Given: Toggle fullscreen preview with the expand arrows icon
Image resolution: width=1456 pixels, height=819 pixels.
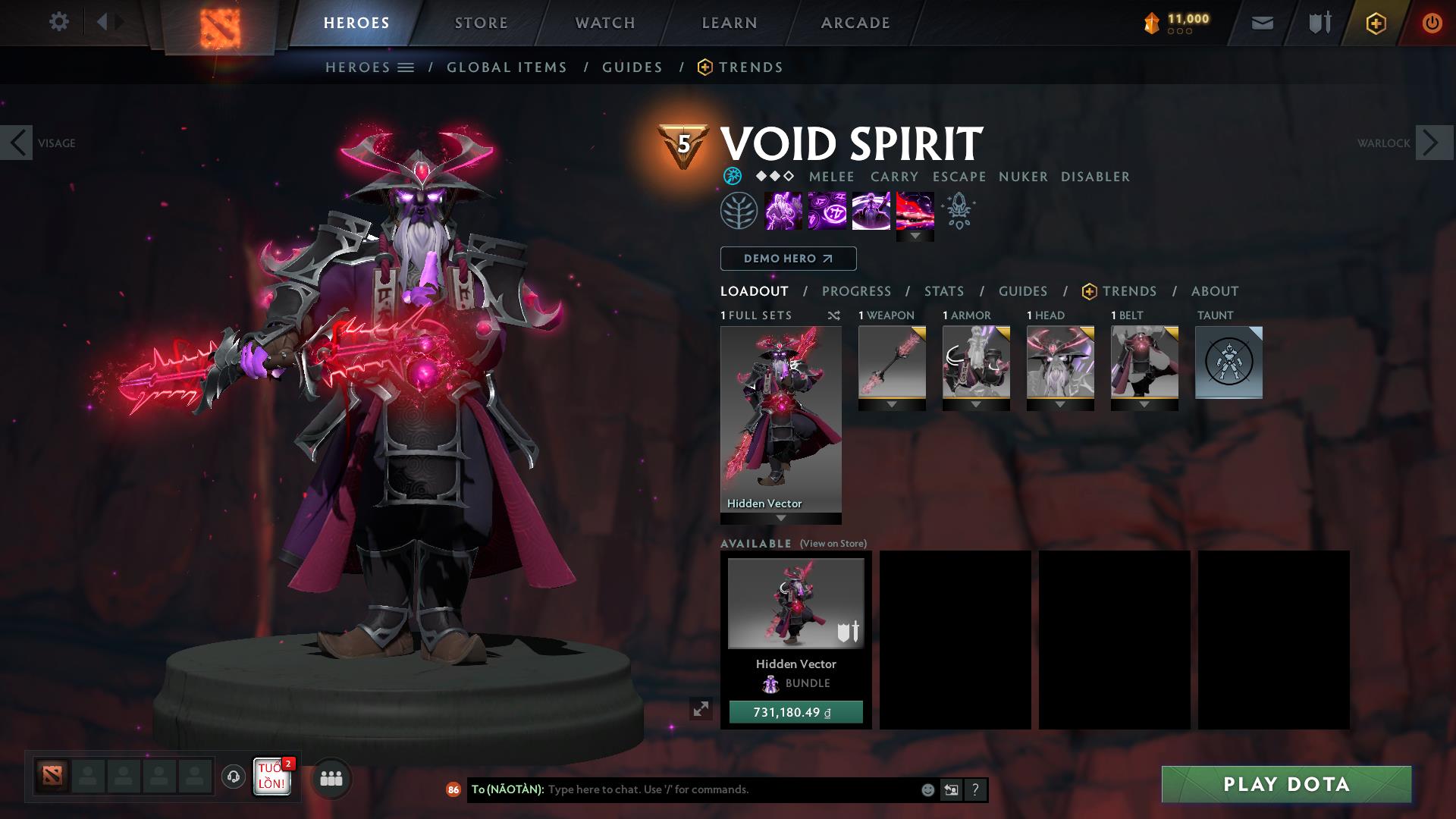Looking at the screenshot, I should 701,709.
